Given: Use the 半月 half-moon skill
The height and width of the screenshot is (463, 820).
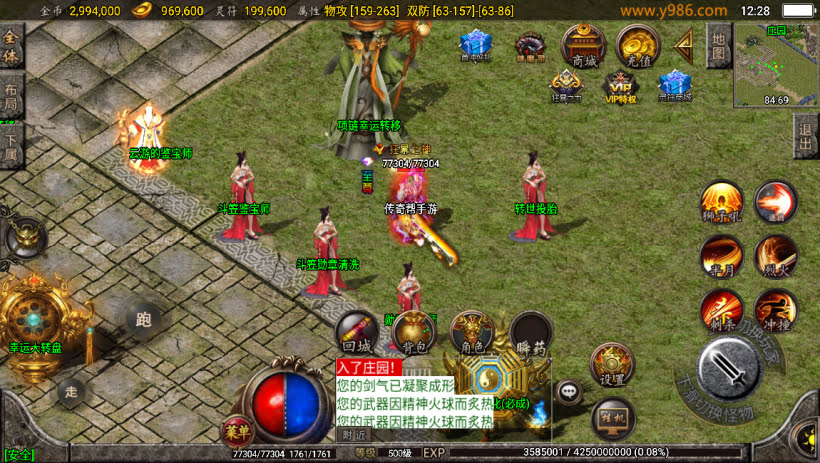Looking at the screenshot, I should pyautogui.click(x=720, y=256).
